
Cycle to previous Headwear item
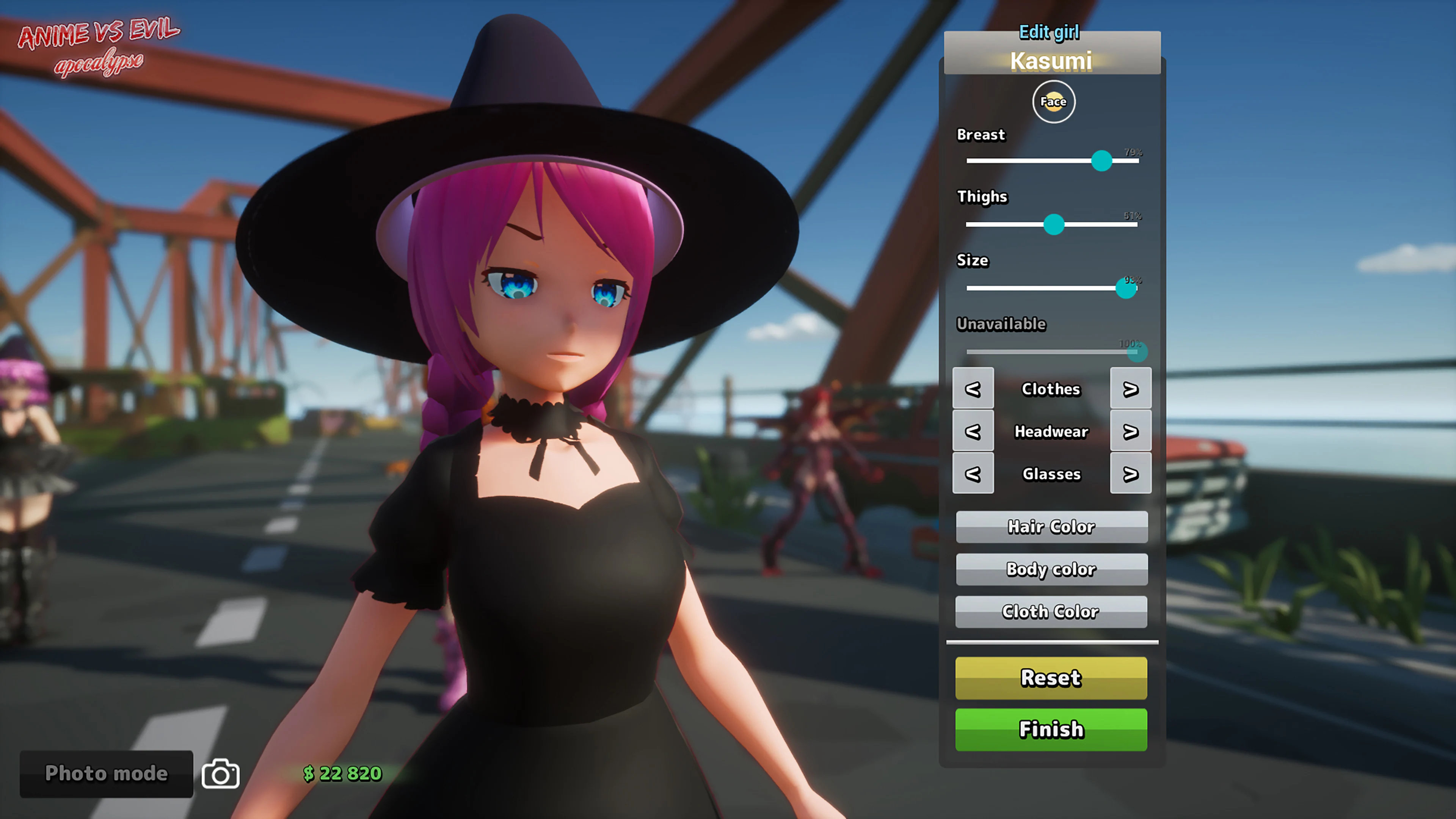click(x=973, y=431)
